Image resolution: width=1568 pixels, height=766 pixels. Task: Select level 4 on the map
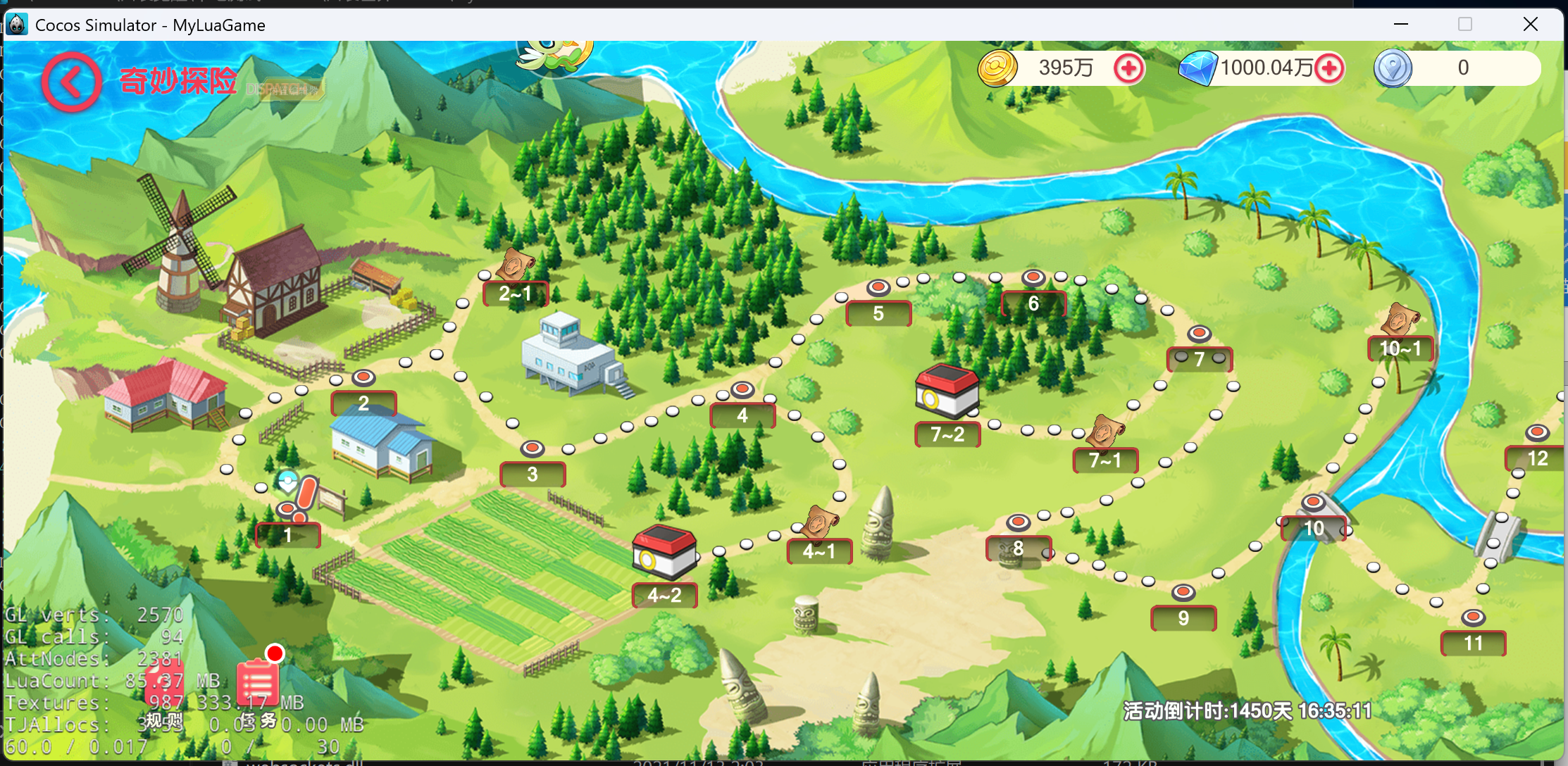tap(742, 415)
